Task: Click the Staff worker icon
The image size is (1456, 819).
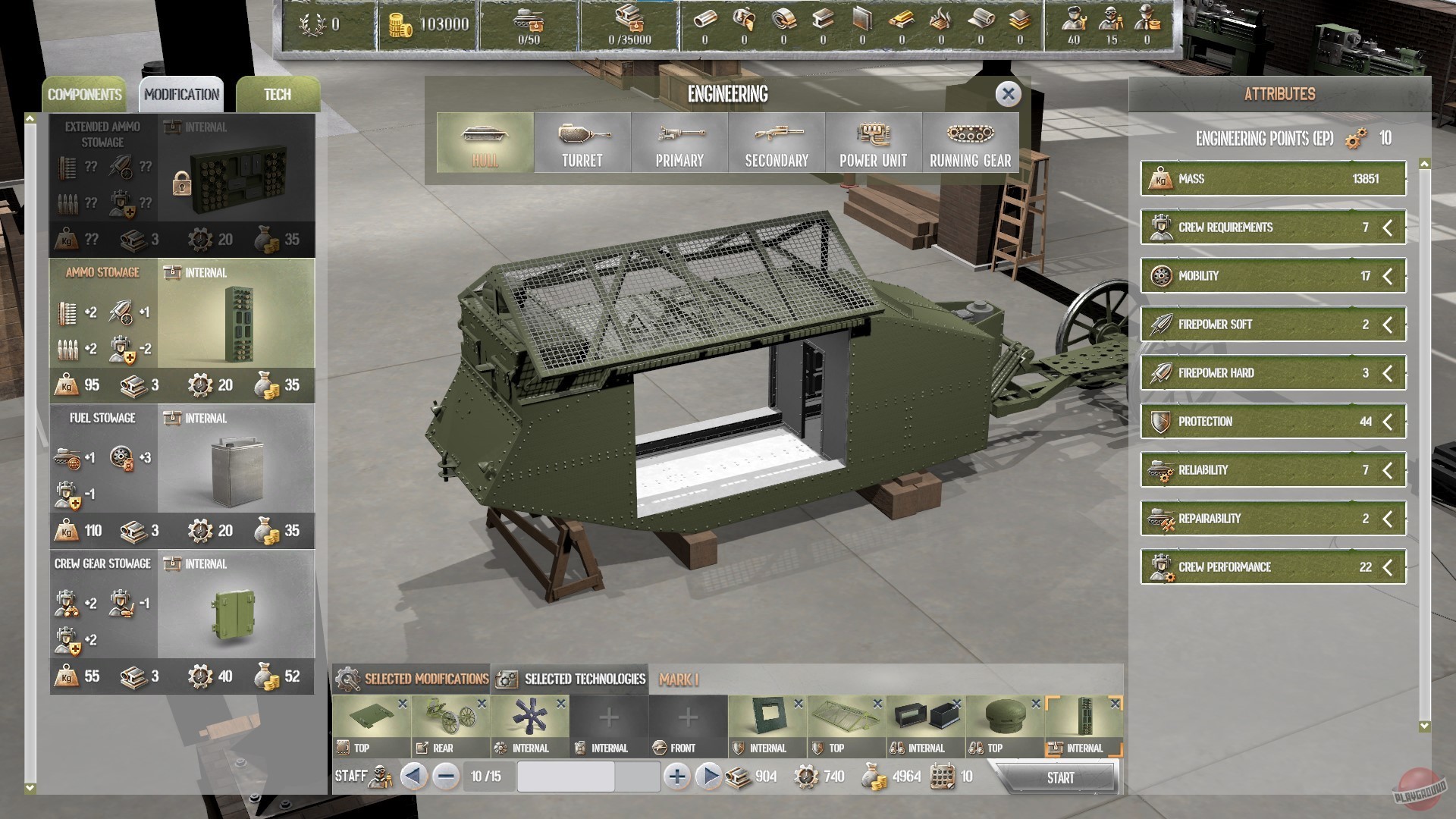Action: [379, 777]
